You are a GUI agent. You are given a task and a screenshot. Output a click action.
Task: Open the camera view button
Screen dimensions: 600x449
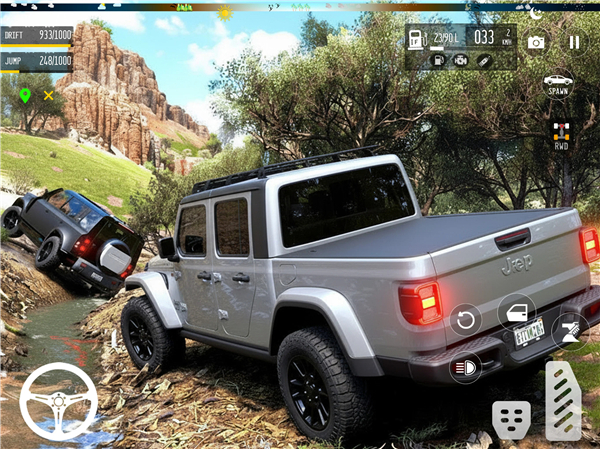(x=536, y=42)
